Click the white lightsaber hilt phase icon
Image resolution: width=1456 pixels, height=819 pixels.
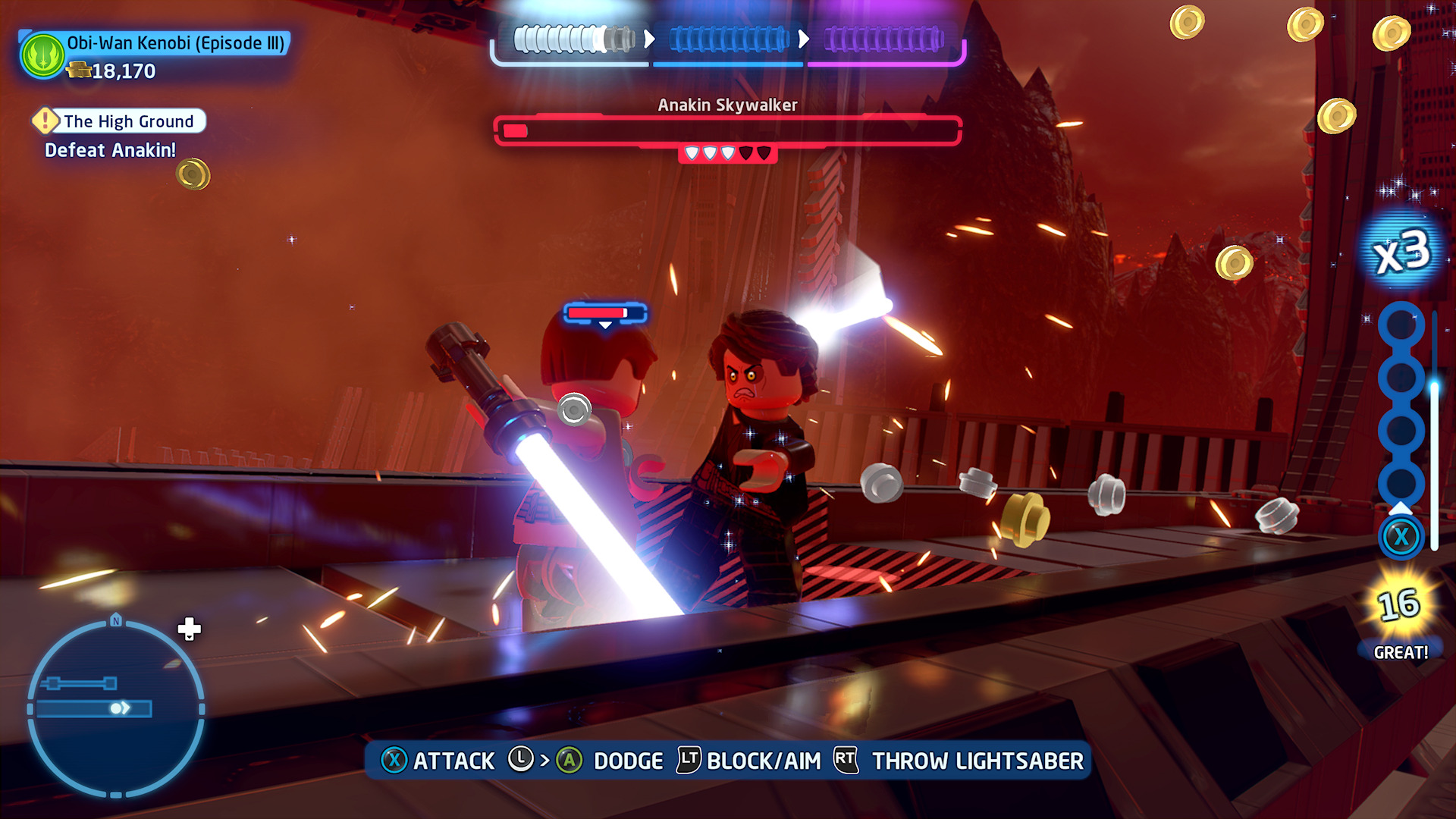point(574,39)
